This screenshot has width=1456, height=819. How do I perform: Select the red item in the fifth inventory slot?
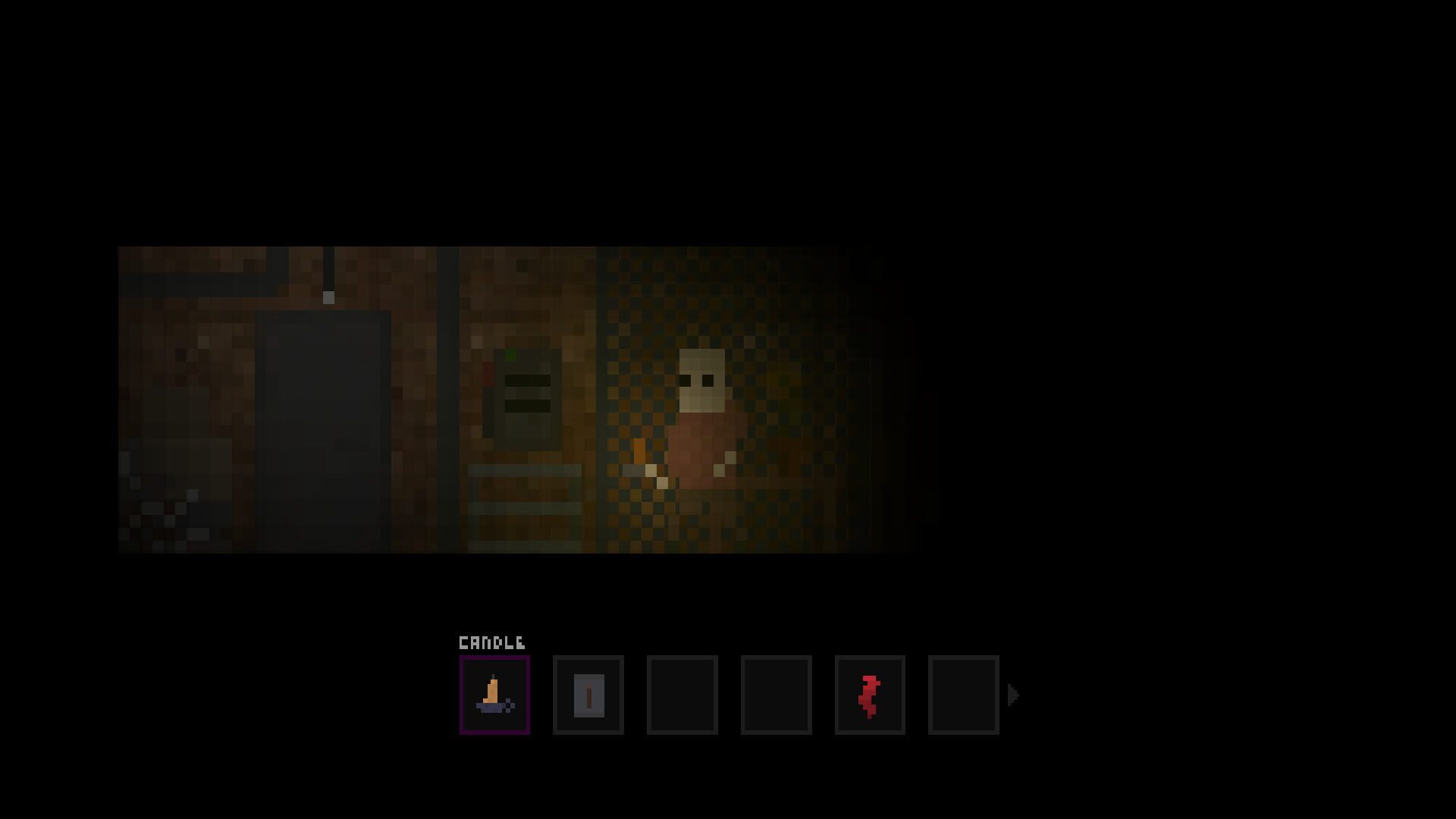pos(870,694)
